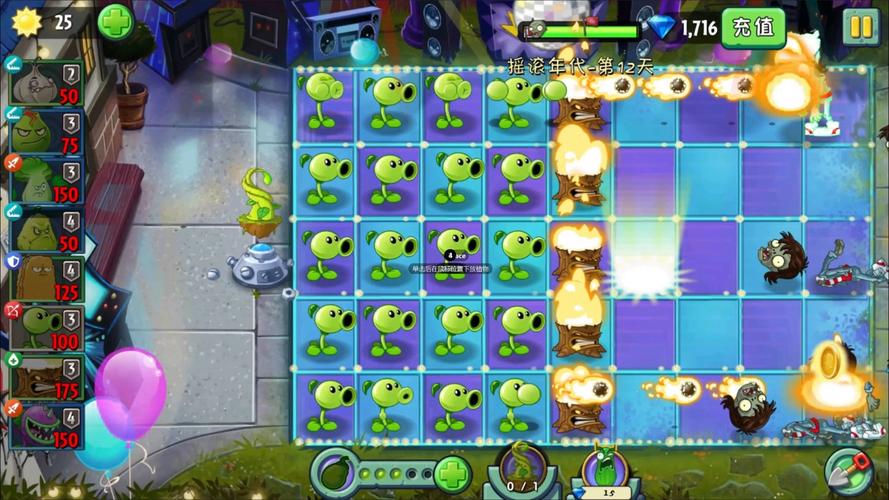Activate the cucumber power-up costing 15 gems

pos(606,470)
